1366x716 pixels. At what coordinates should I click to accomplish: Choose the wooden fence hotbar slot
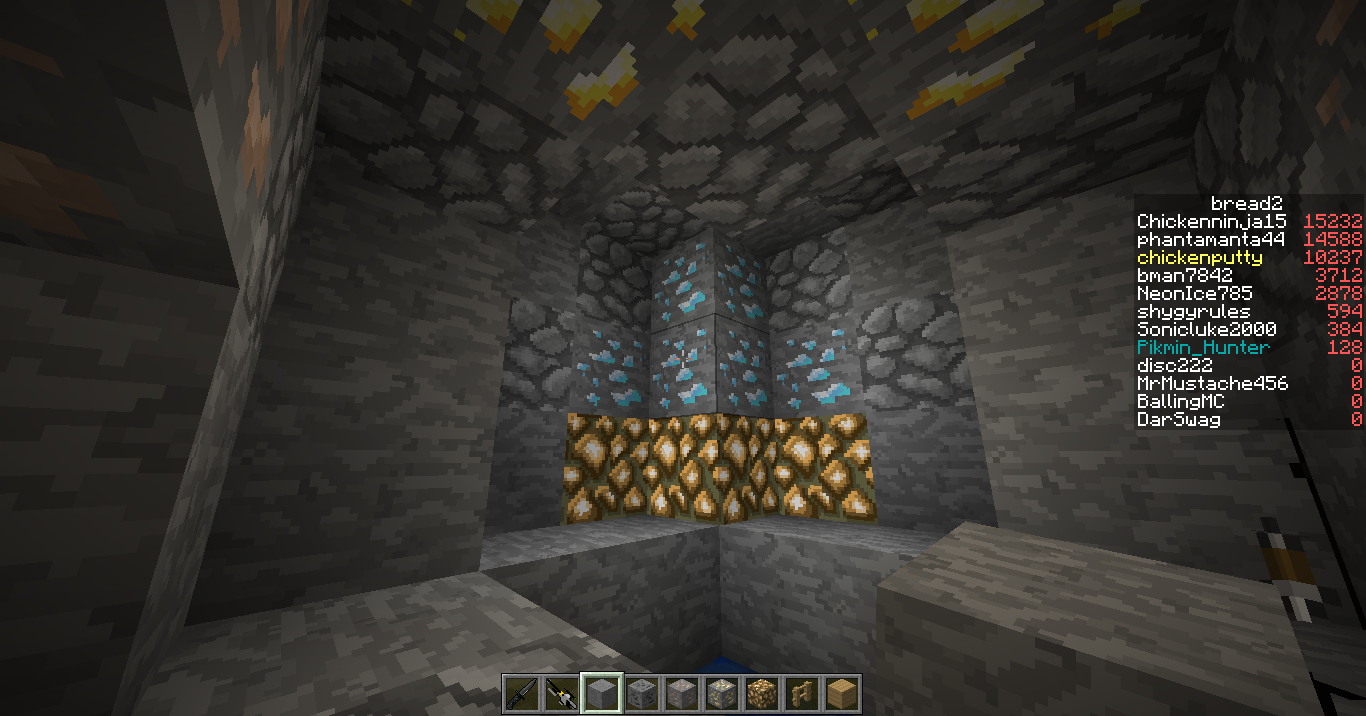[x=801, y=693]
